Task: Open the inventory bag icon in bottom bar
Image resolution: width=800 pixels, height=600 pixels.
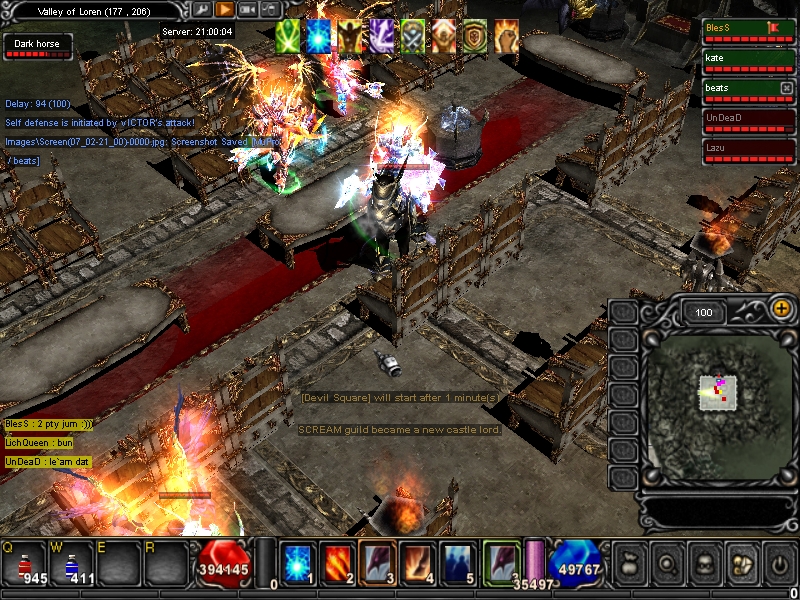Action: coord(628,565)
